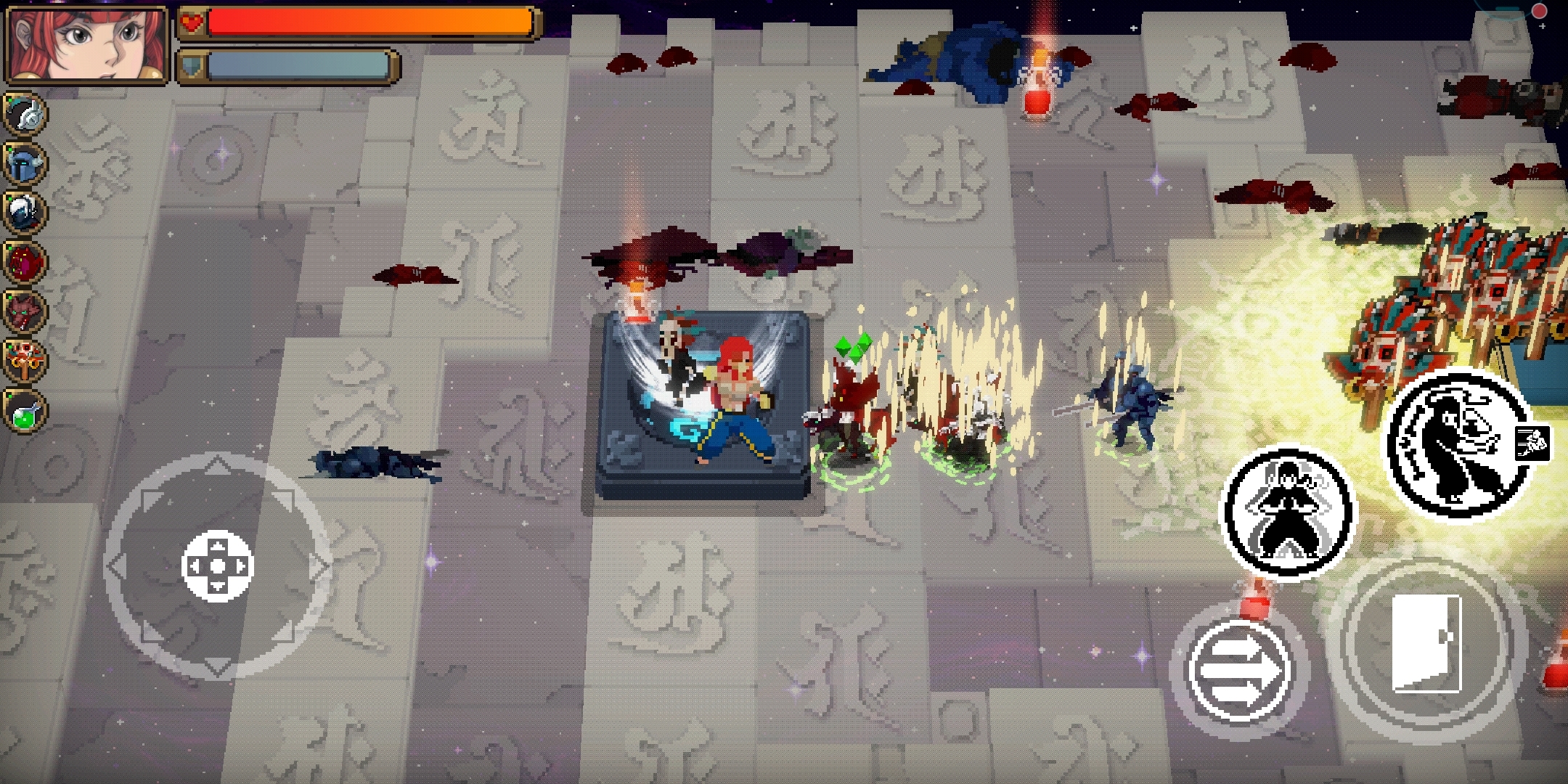Select the blue horned knight helmet icon
The image size is (1568, 784).
(x=26, y=164)
